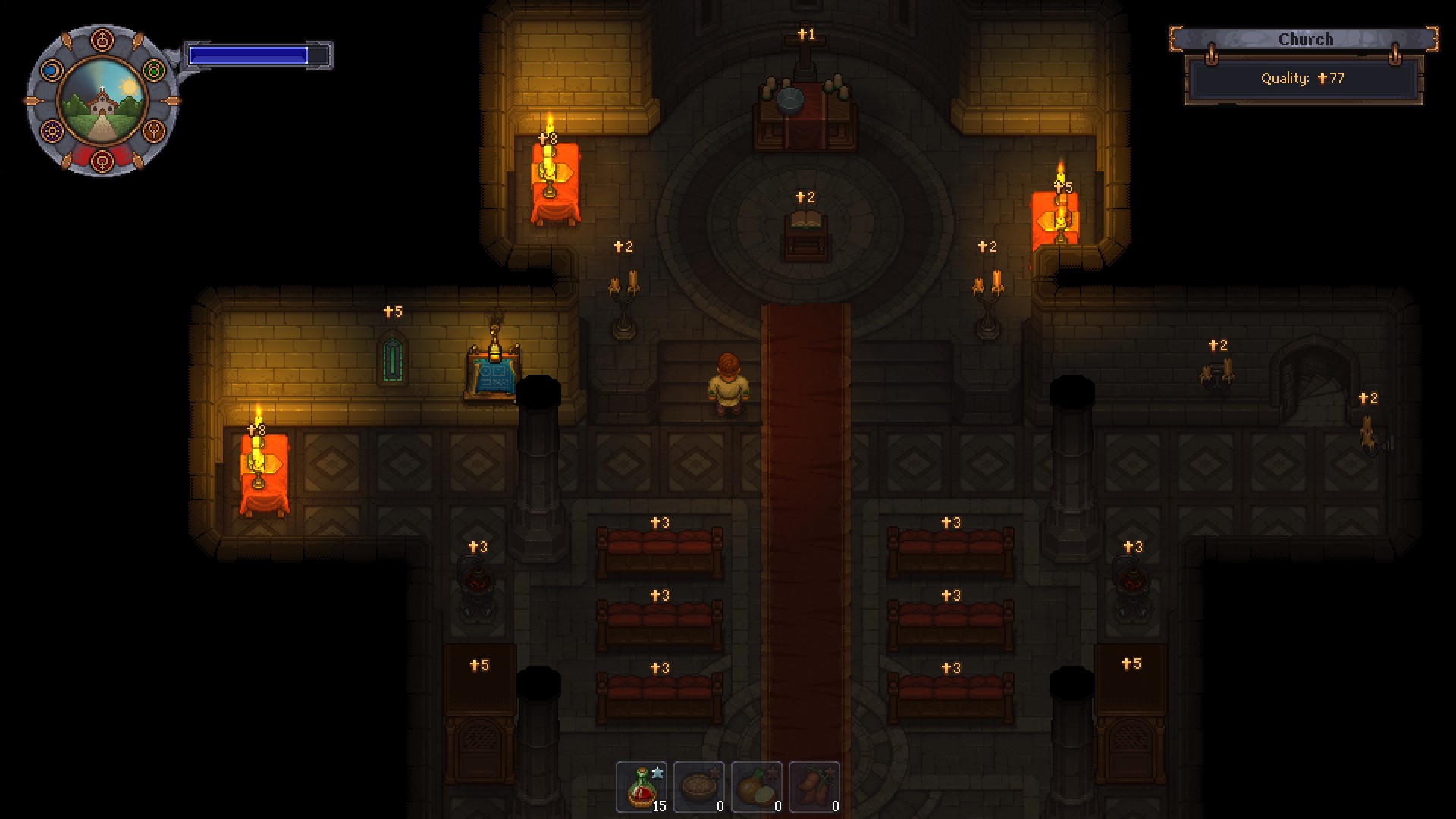Click the bottom red symbol of the day wheel
The width and height of the screenshot is (1456, 819).
102,162
